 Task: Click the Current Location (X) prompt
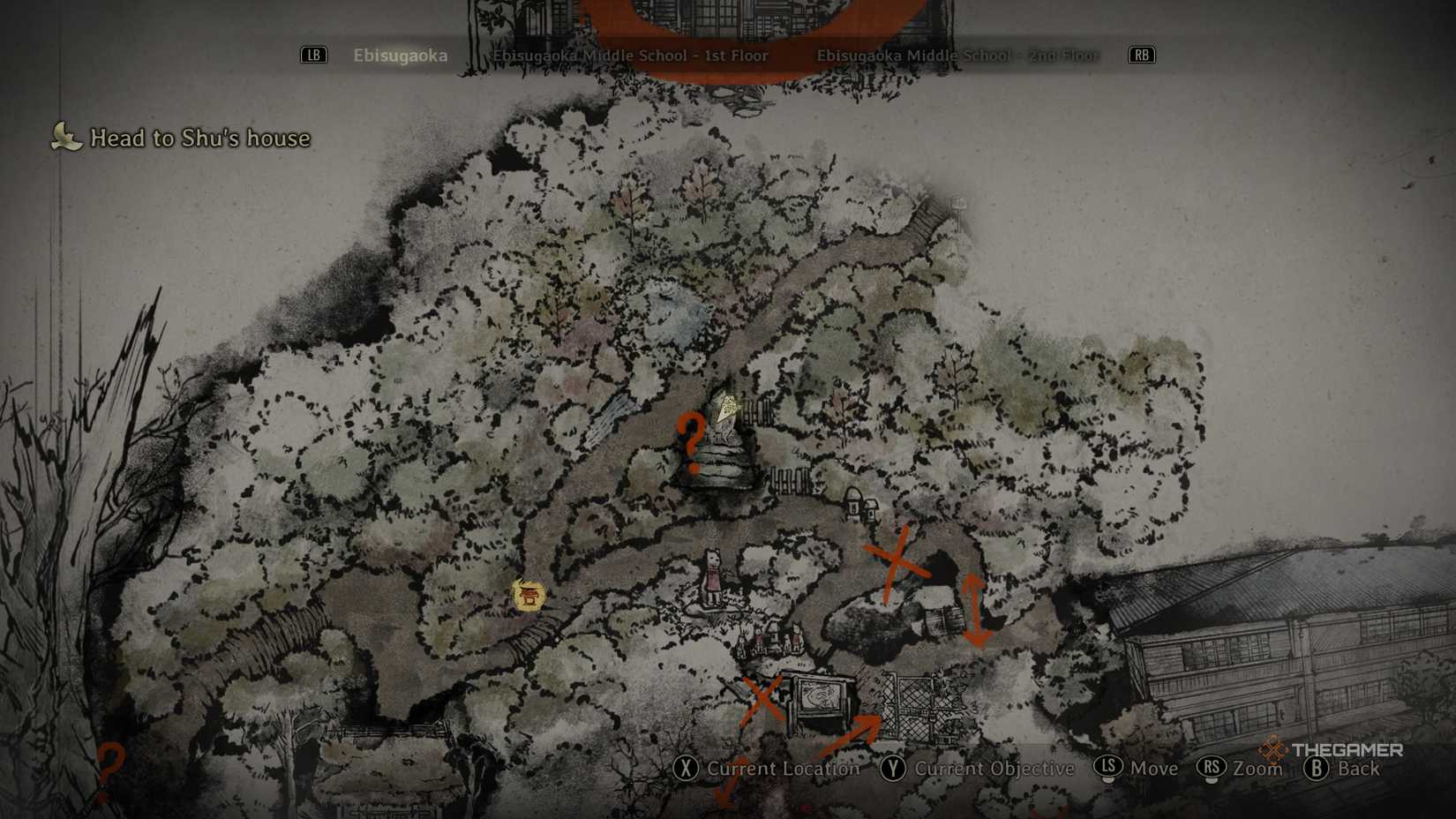[767, 769]
